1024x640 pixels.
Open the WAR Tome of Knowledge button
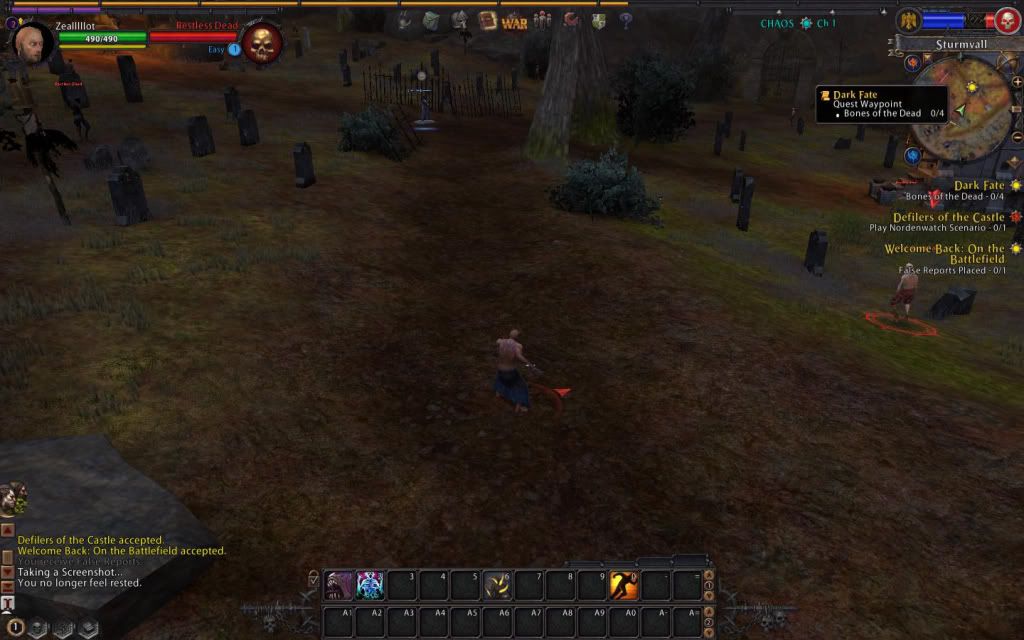tap(514, 22)
